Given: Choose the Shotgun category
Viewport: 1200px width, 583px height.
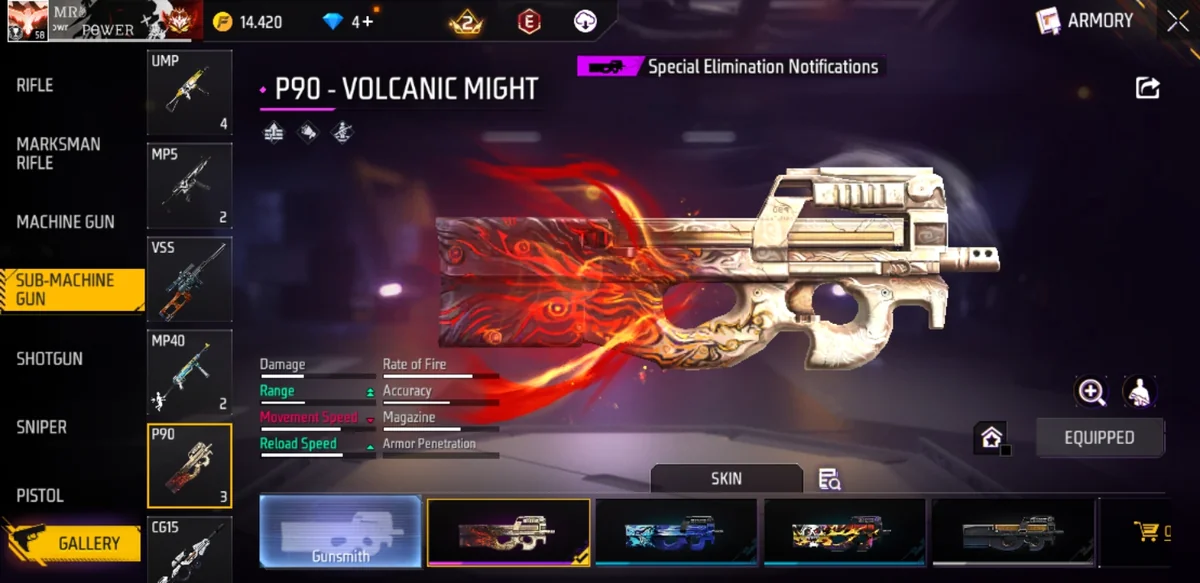Looking at the screenshot, I should click(49, 358).
